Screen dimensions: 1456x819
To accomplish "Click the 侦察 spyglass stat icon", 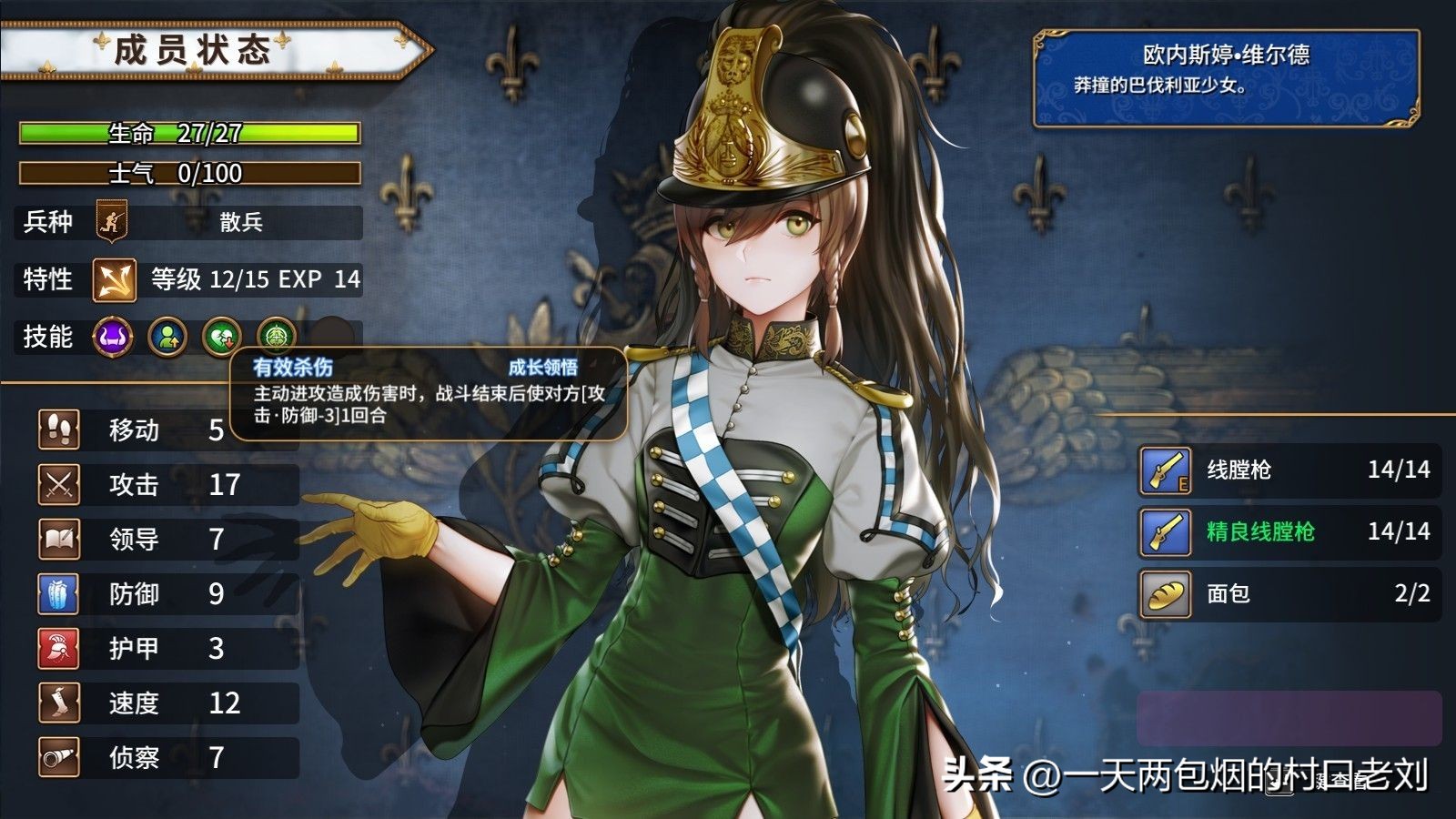I will (x=59, y=757).
